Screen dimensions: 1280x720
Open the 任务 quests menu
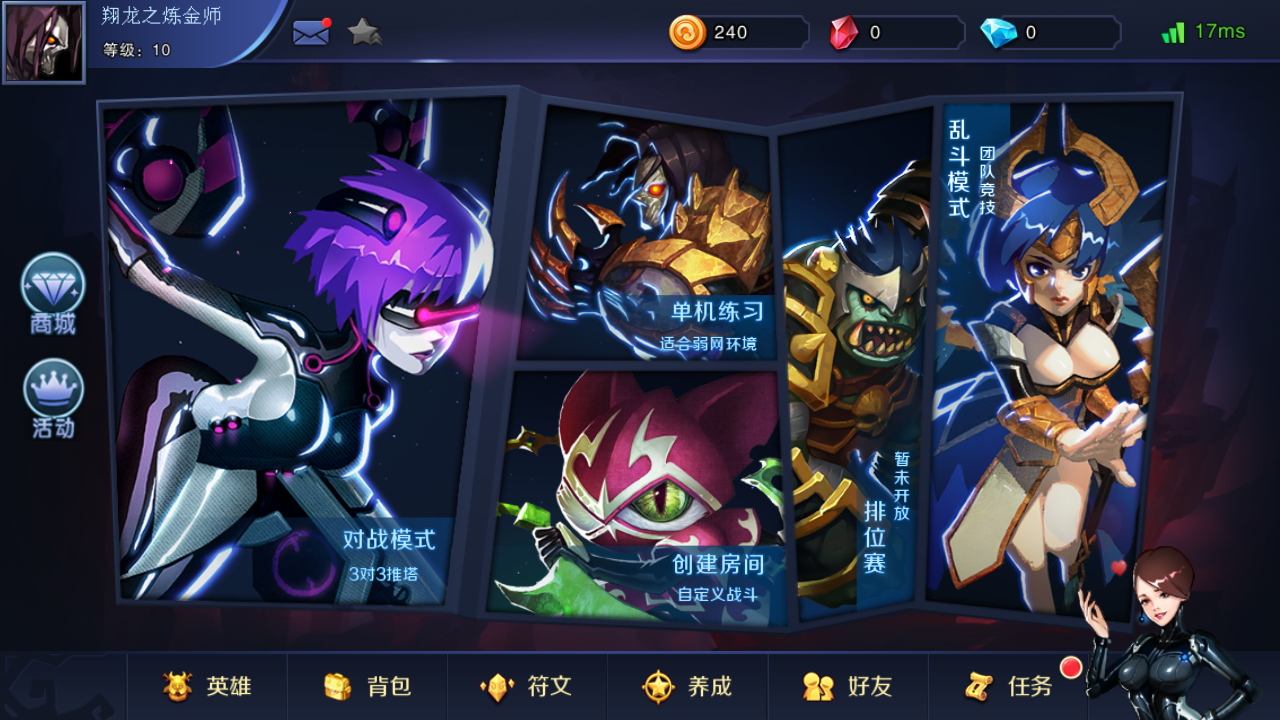tap(1010, 687)
